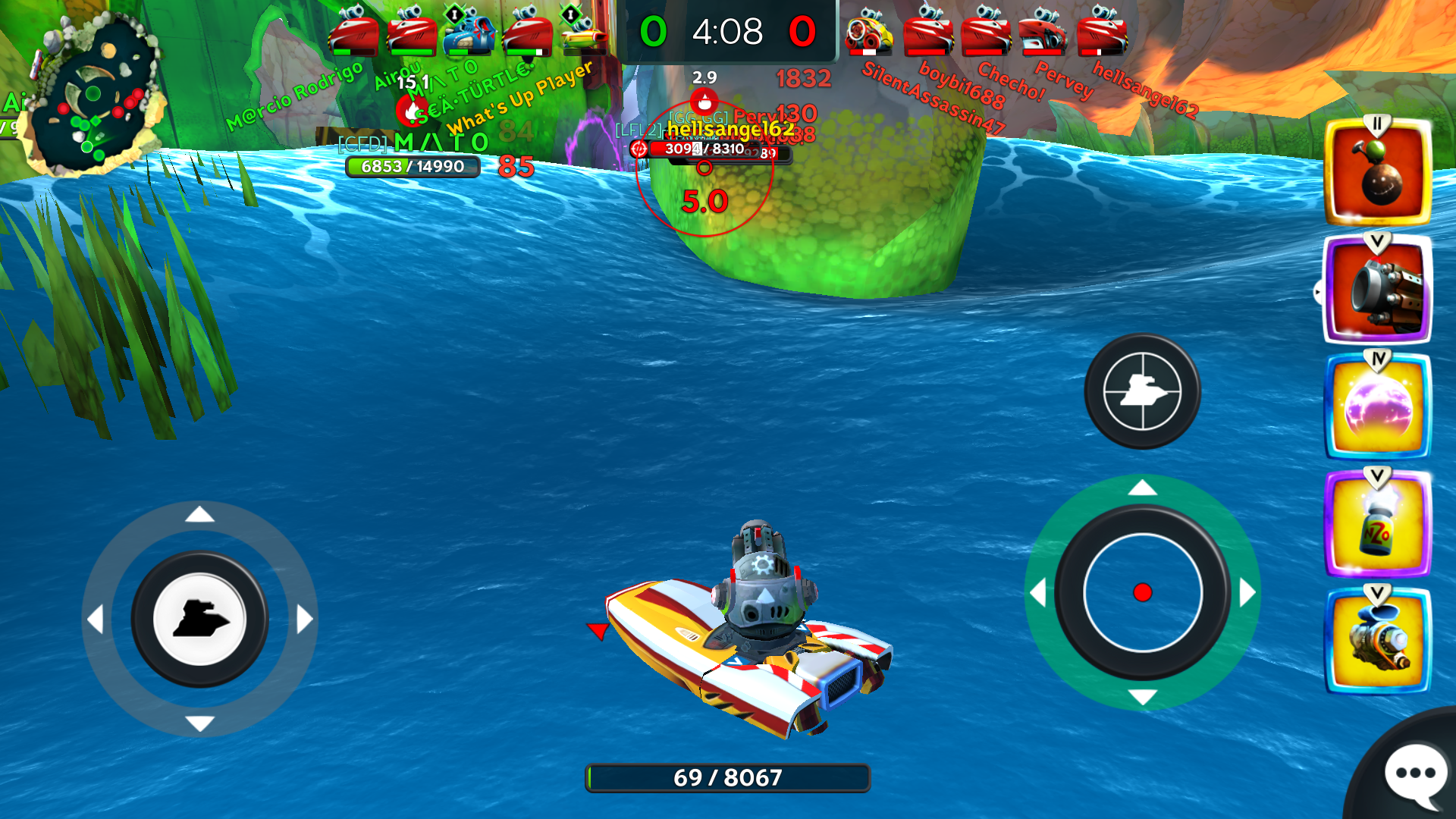Tap the reverse arrow on movement pad
1456x819 pixels.
(x=199, y=723)
